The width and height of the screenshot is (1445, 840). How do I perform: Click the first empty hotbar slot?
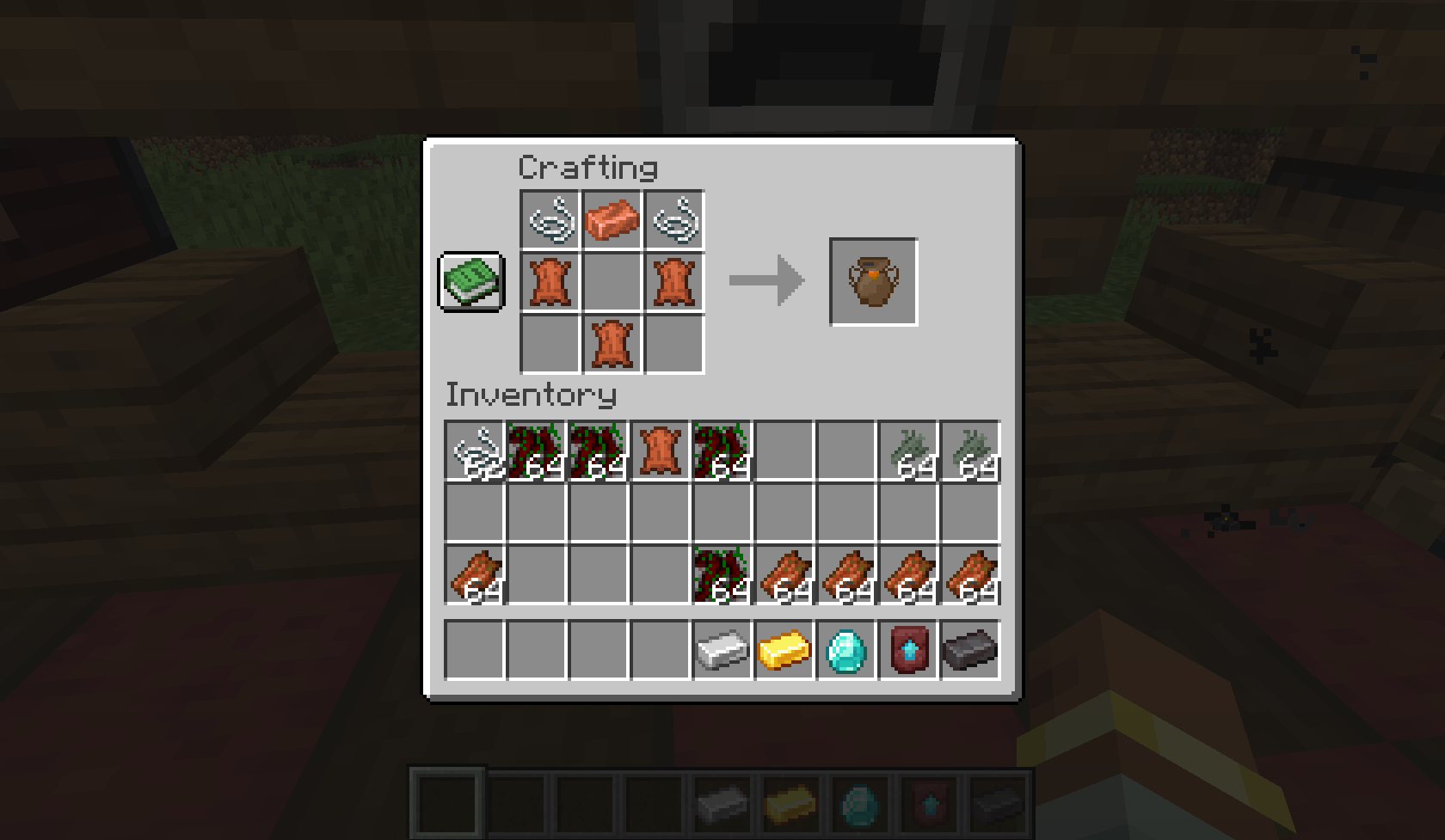click(447, 804)
